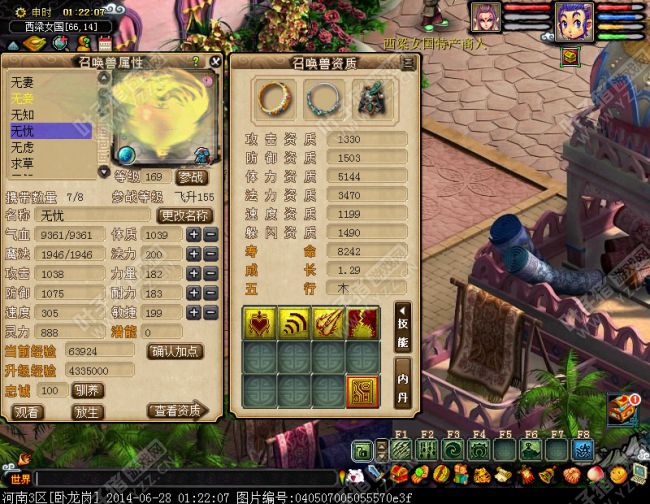Switch to the 技能 skills tab

[402, 327]
